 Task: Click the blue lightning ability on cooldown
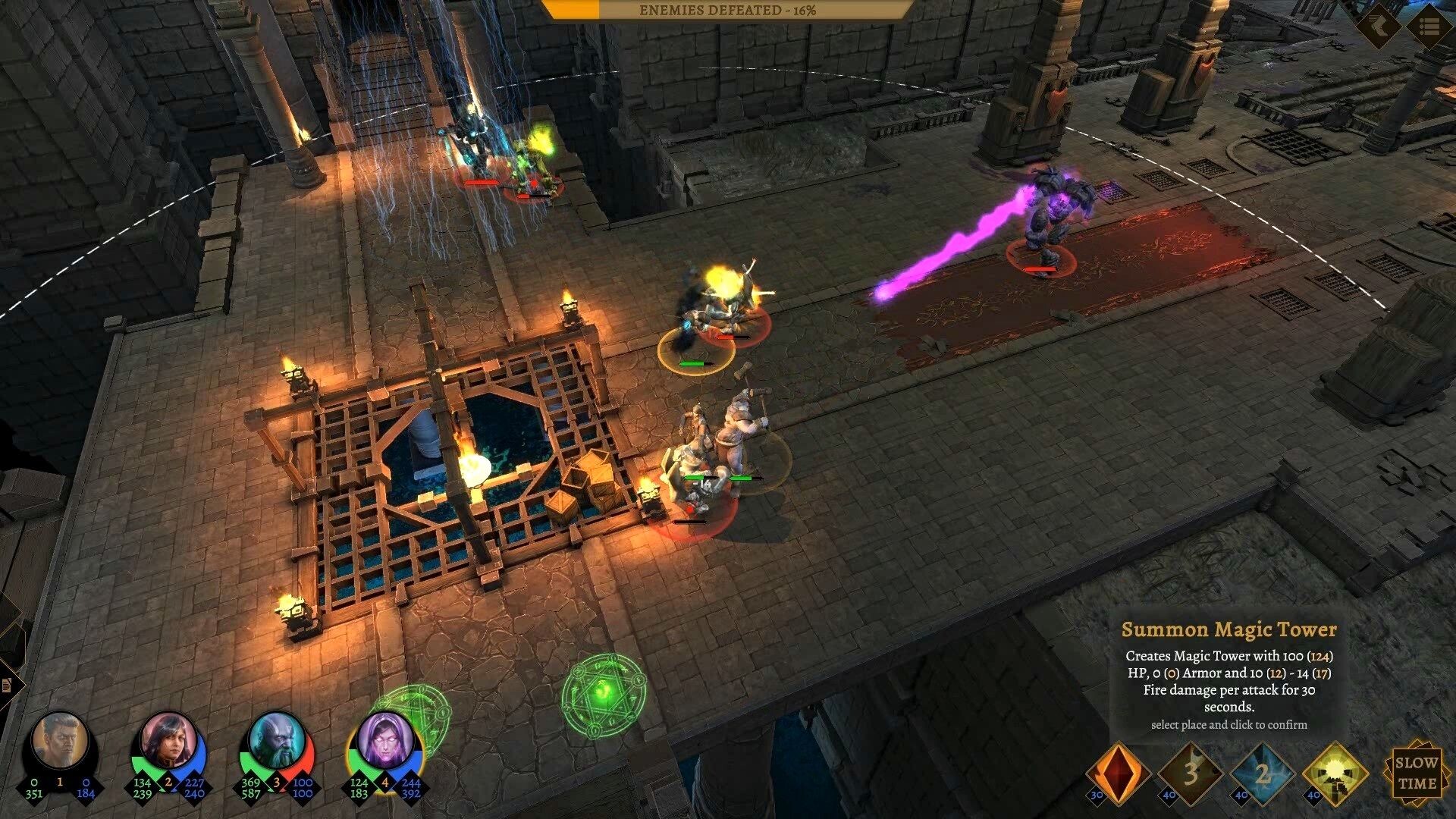tap(1262, 773)
